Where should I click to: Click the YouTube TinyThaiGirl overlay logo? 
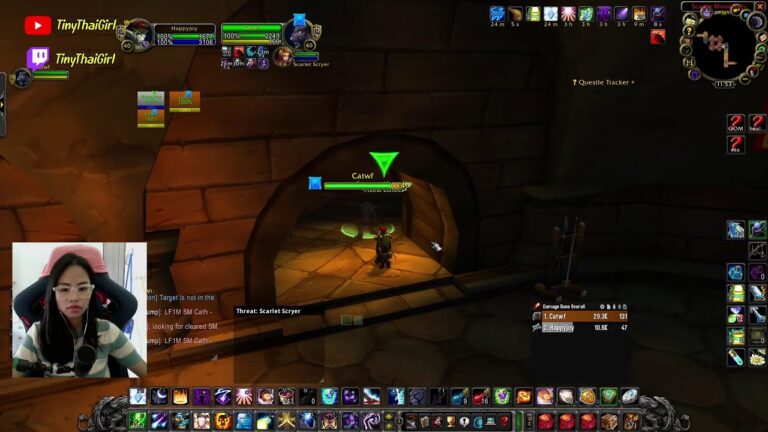[x=38, y=26]
